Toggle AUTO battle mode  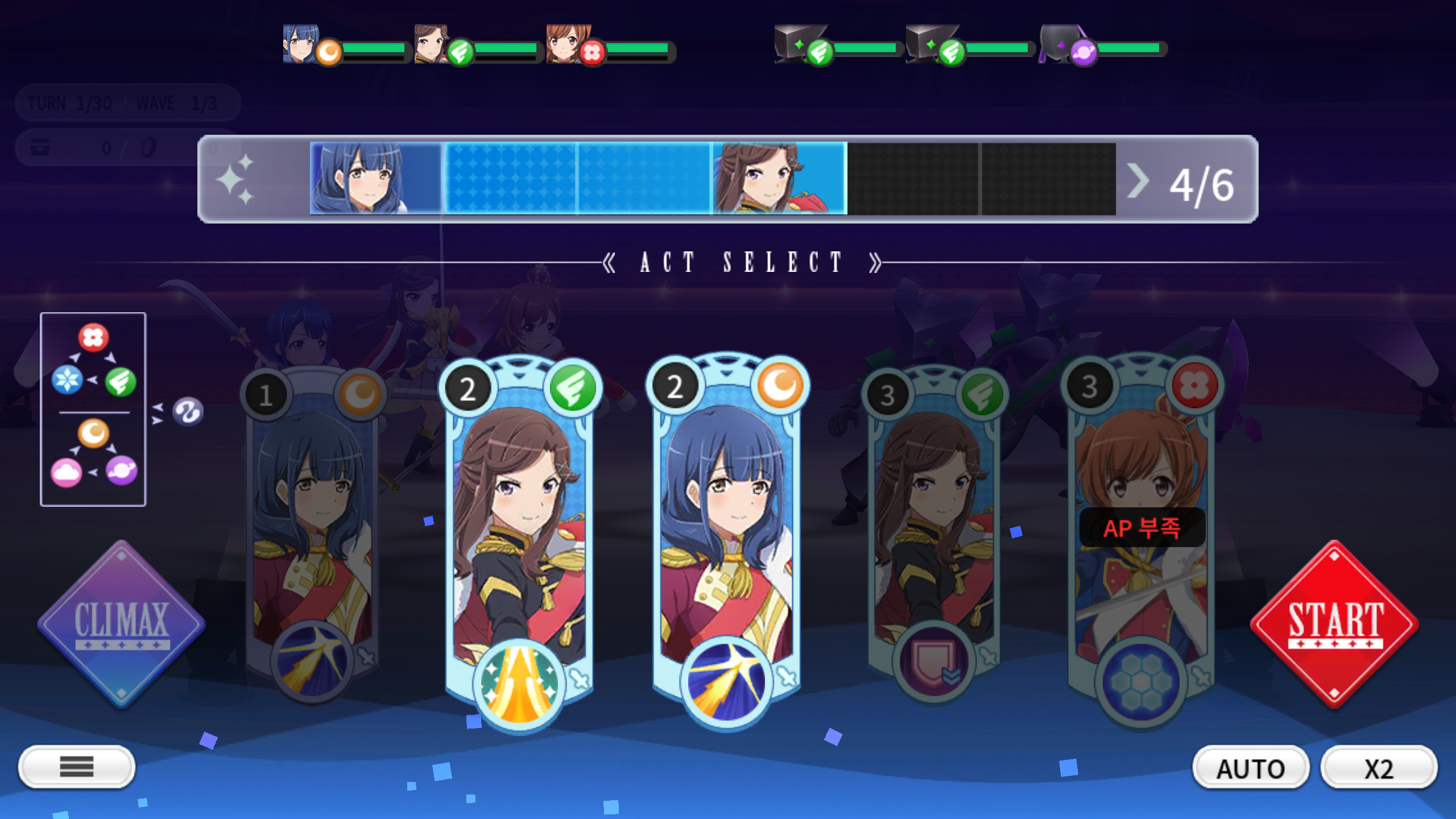click(x=1250, y=768)
